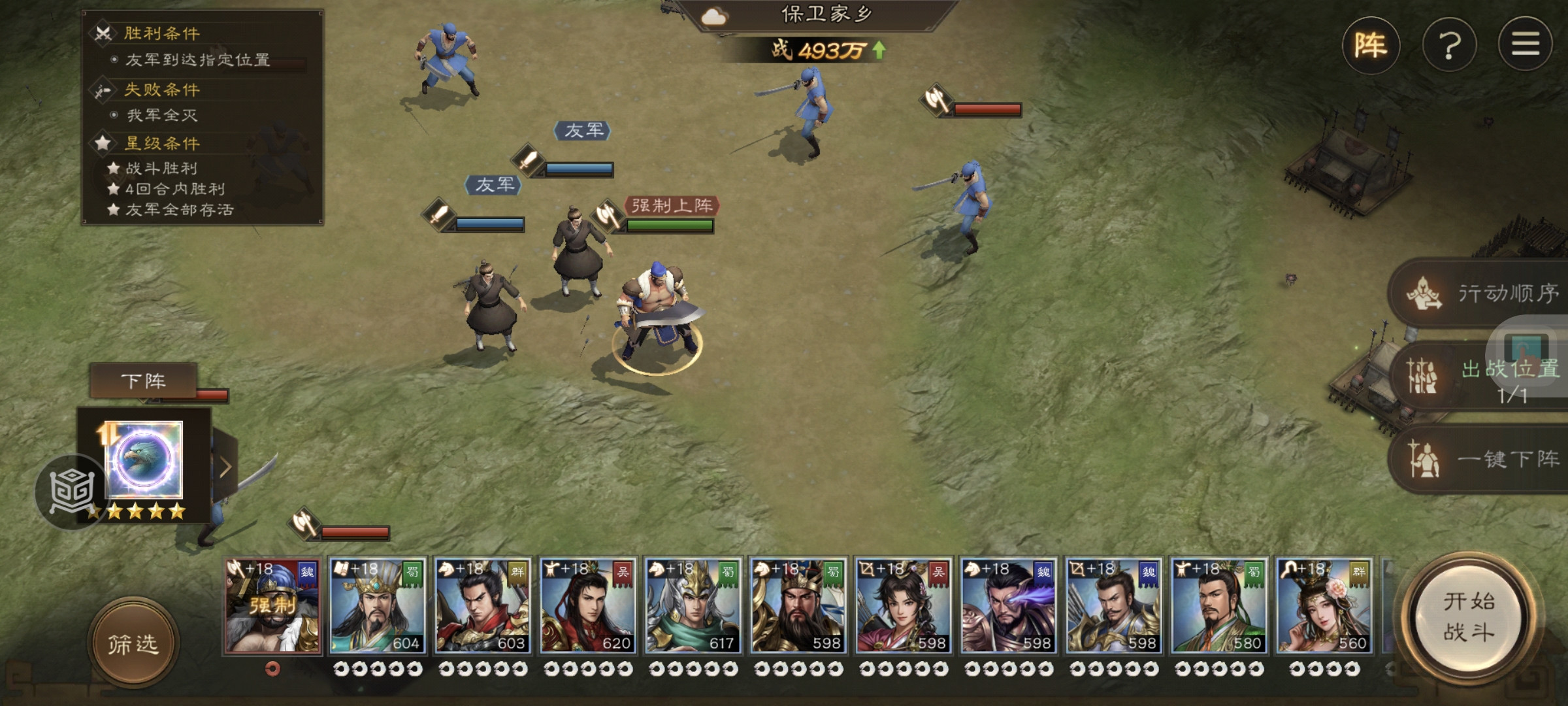Expand the arrow beside the eagle card

pyautogui.click(x=225, y=467)
